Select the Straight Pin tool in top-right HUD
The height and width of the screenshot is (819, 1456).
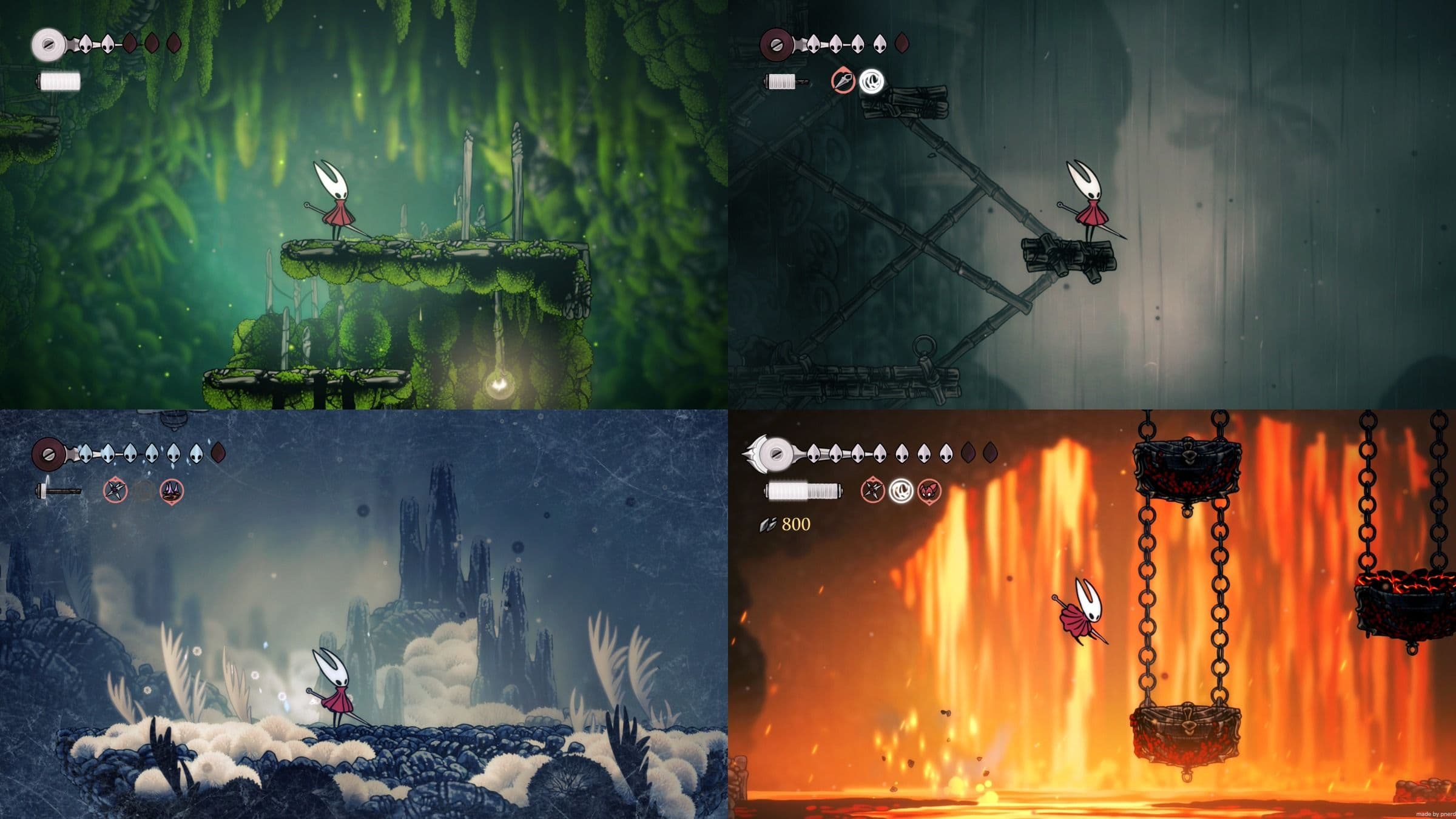coord(843,81)
